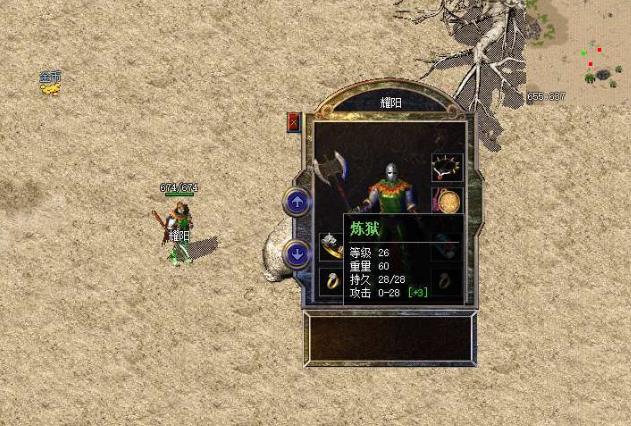Select the gold ring slot on left side
The height and width of the screenshot is (426, 631).
point(331,281)
